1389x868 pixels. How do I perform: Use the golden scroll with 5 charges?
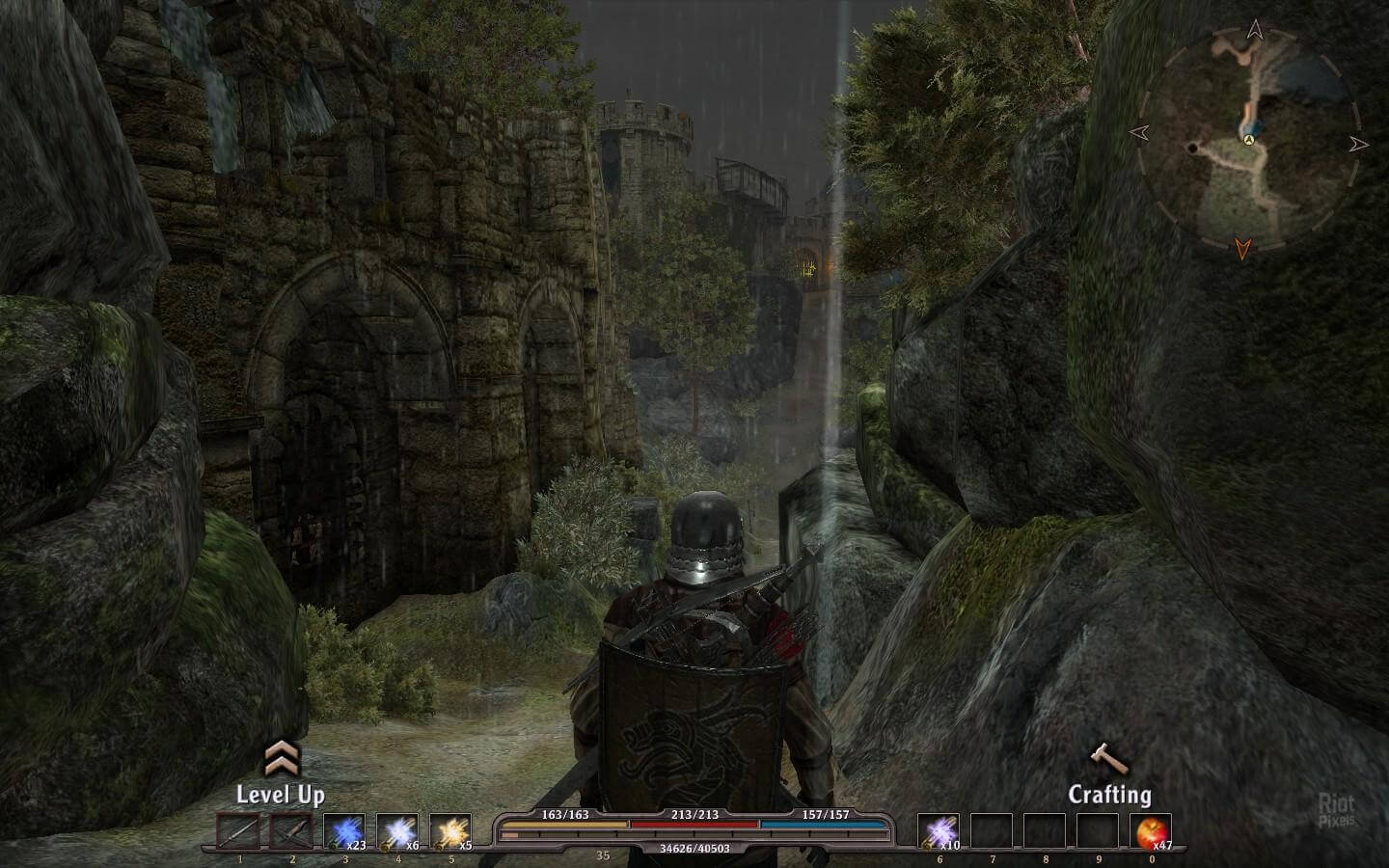(x=449, y=831)
